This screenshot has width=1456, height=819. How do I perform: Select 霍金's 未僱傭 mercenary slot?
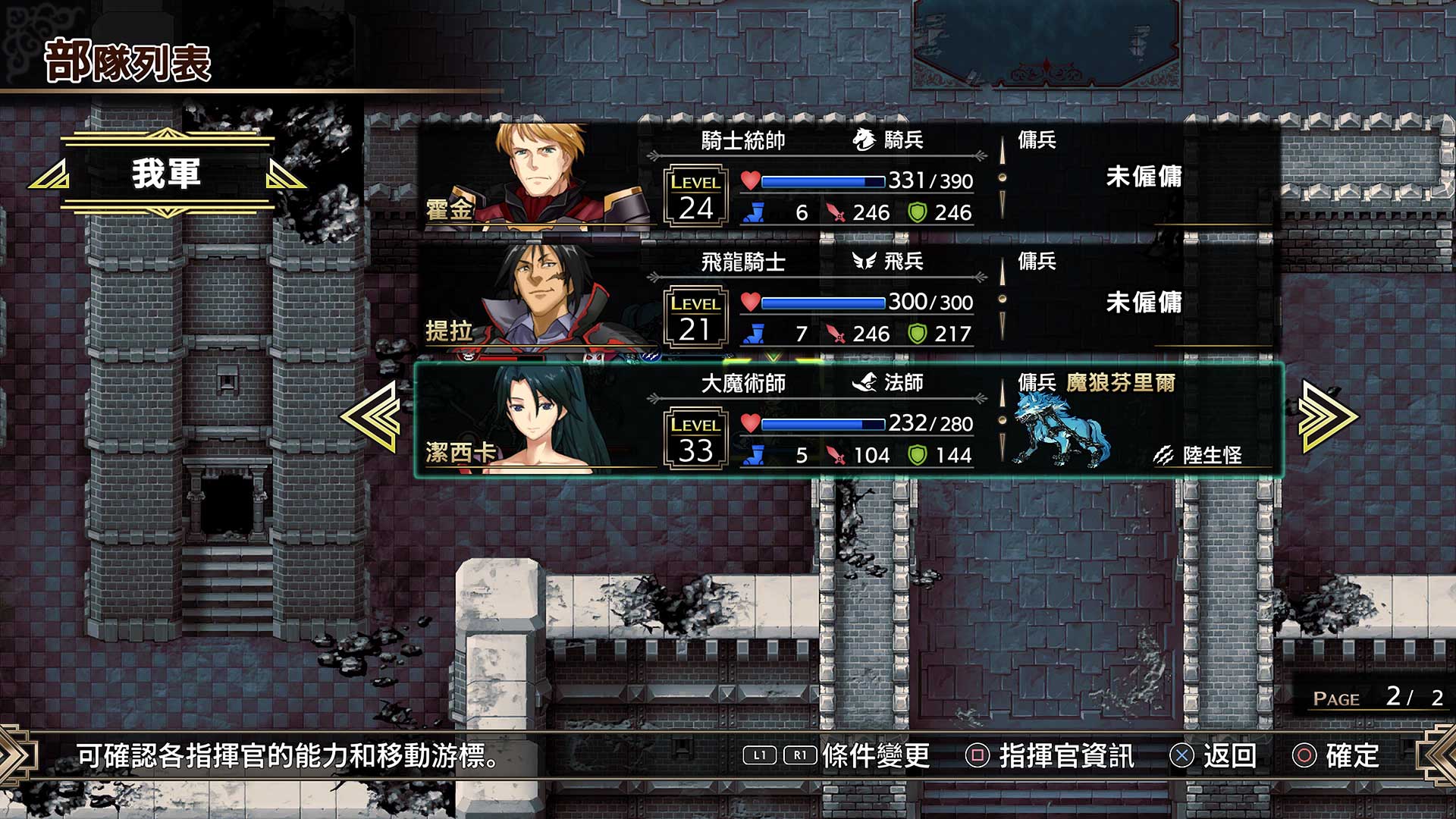tap(1145, 175)
